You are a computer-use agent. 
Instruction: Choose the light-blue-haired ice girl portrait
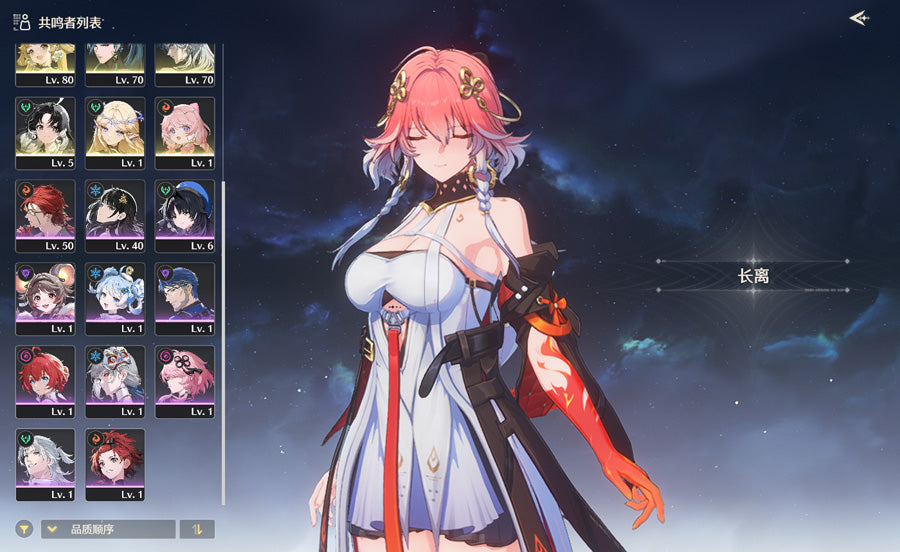[115, 298]
